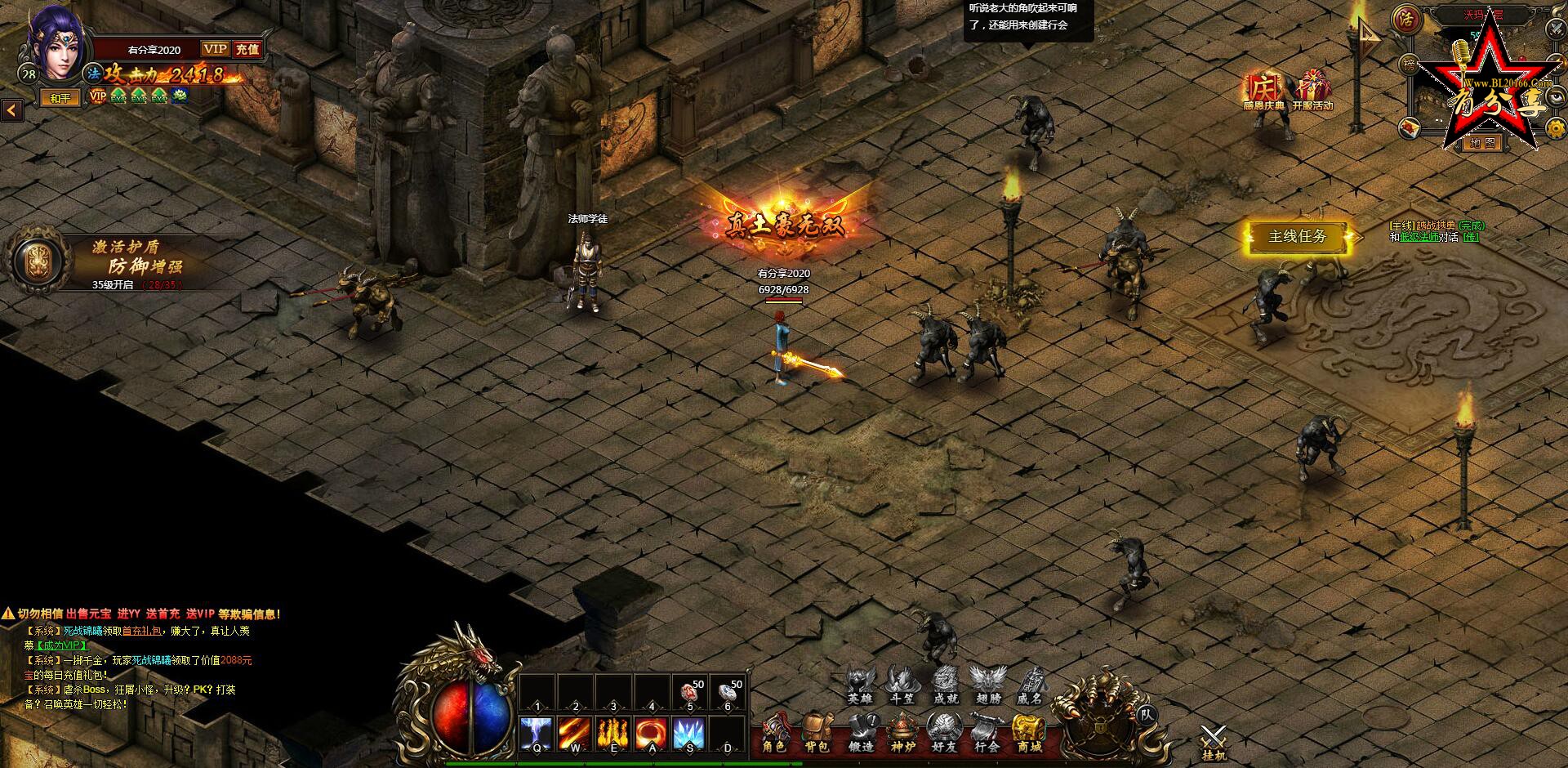Open the 地图 map button
This screenshot has height=768, width=1568.
point(1481,143)
